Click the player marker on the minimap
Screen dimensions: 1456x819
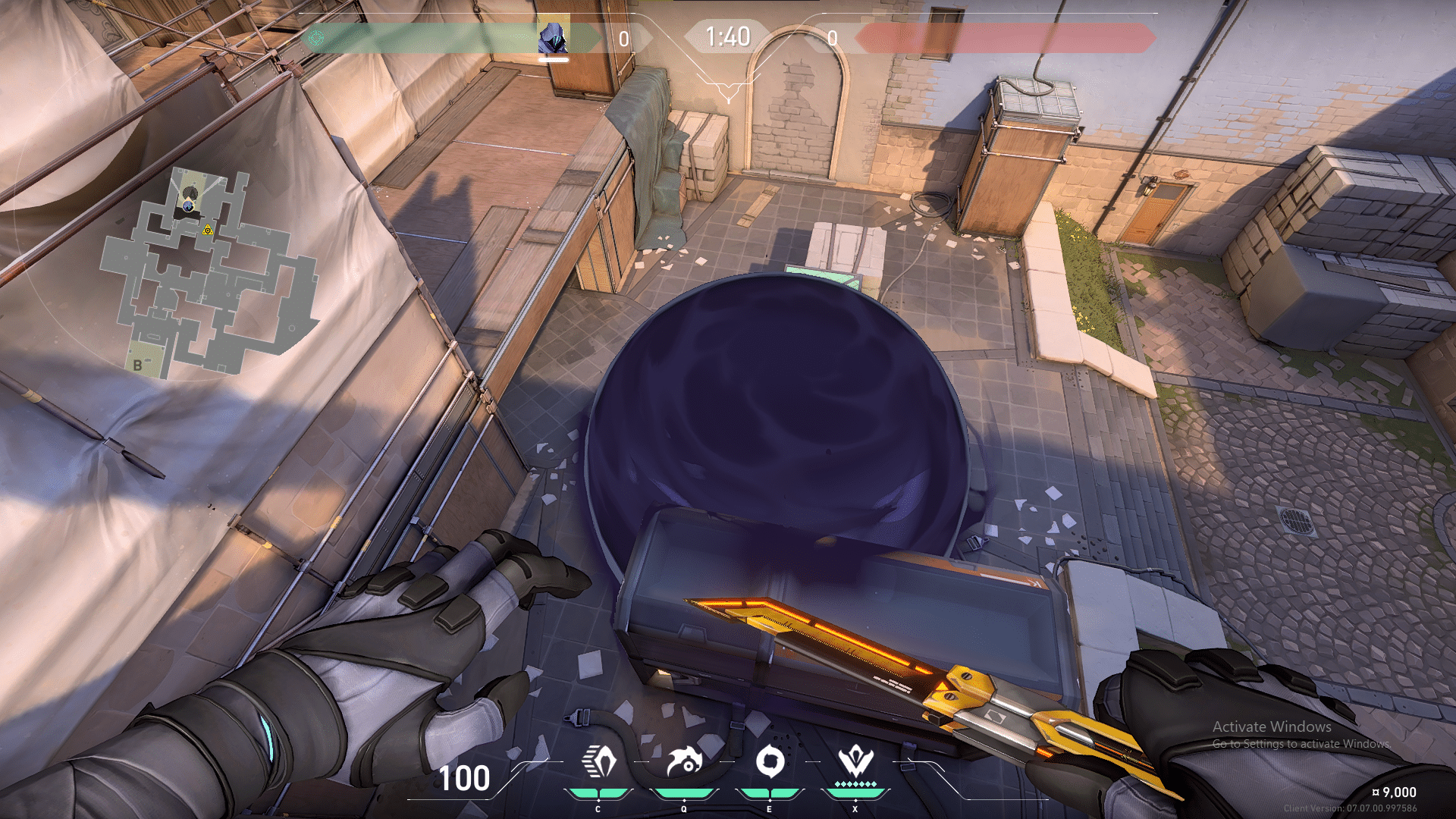(187, 205)
